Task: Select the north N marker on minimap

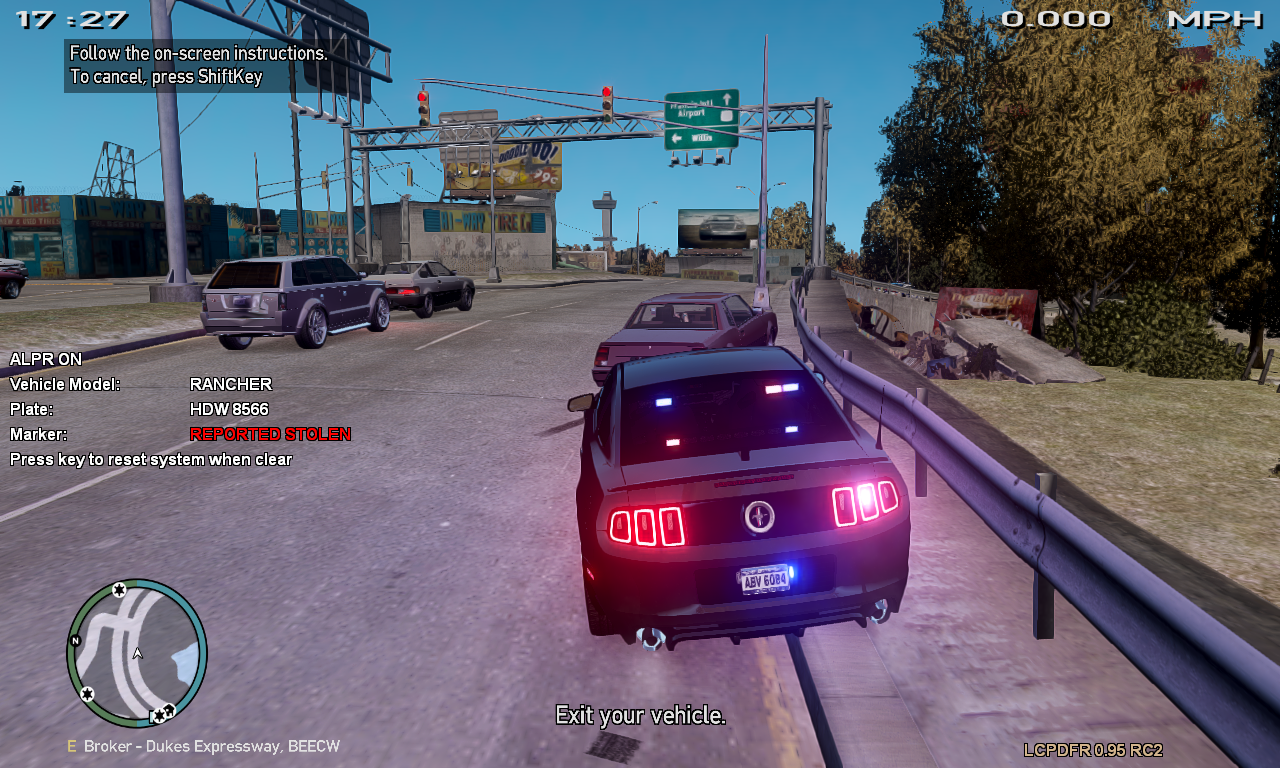Action: coord(75,640)
